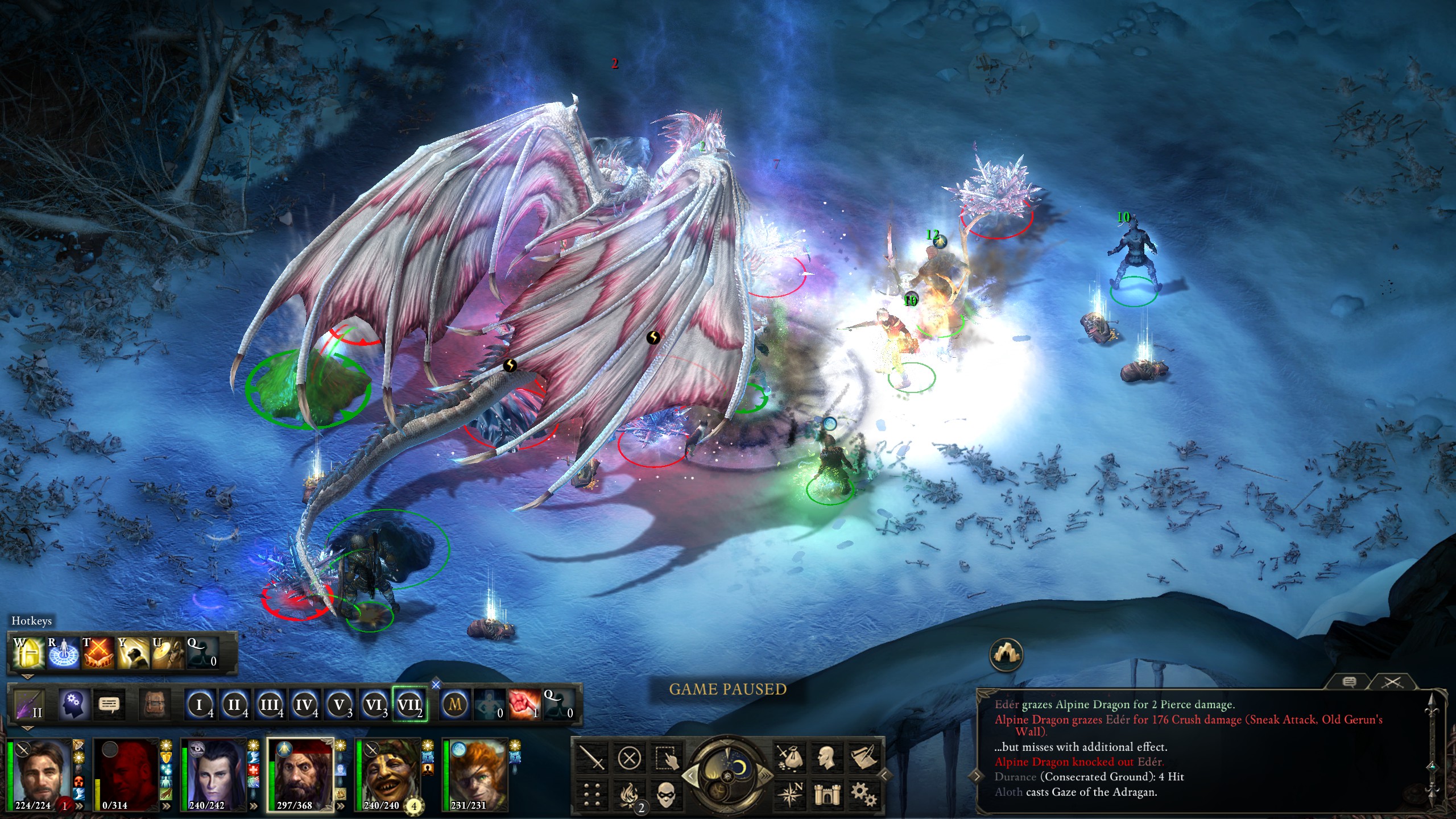Open the gear-head AI behavior icon
This screenshot has width=1456, height=819.
click(x=73, y=706)
